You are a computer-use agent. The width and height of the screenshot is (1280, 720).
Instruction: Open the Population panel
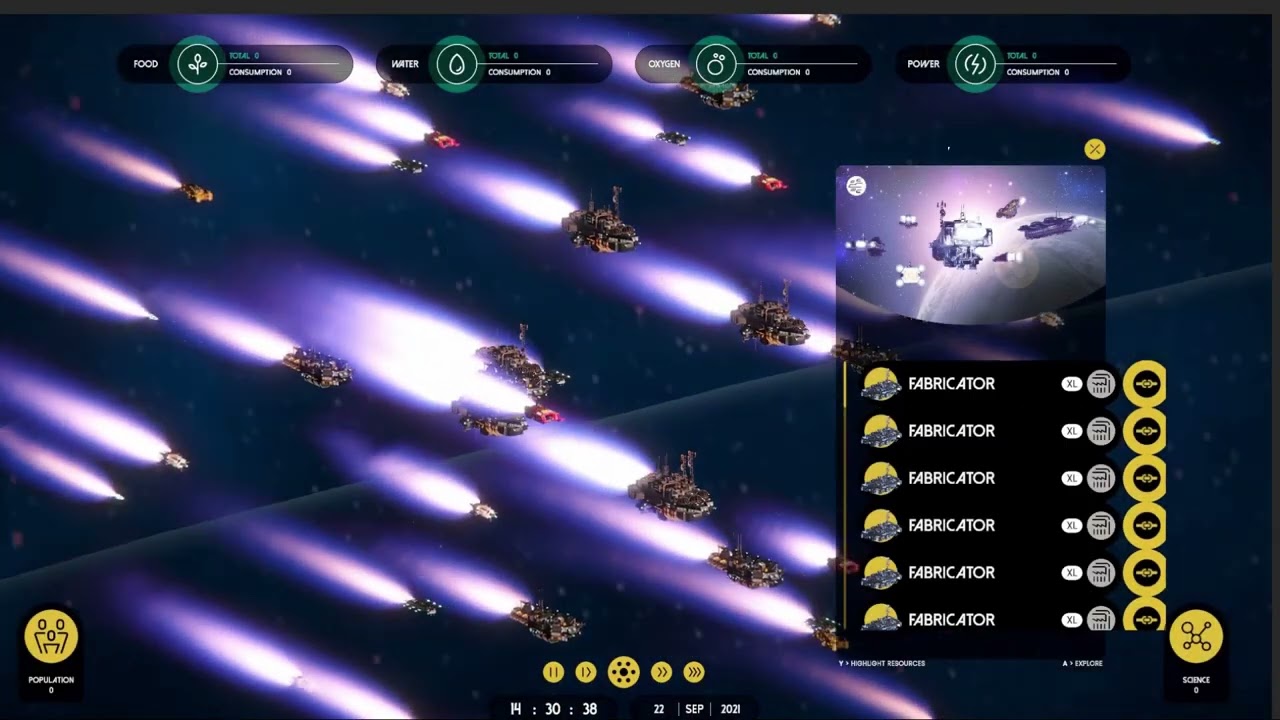pyautogui.click(x=51, y=637)
